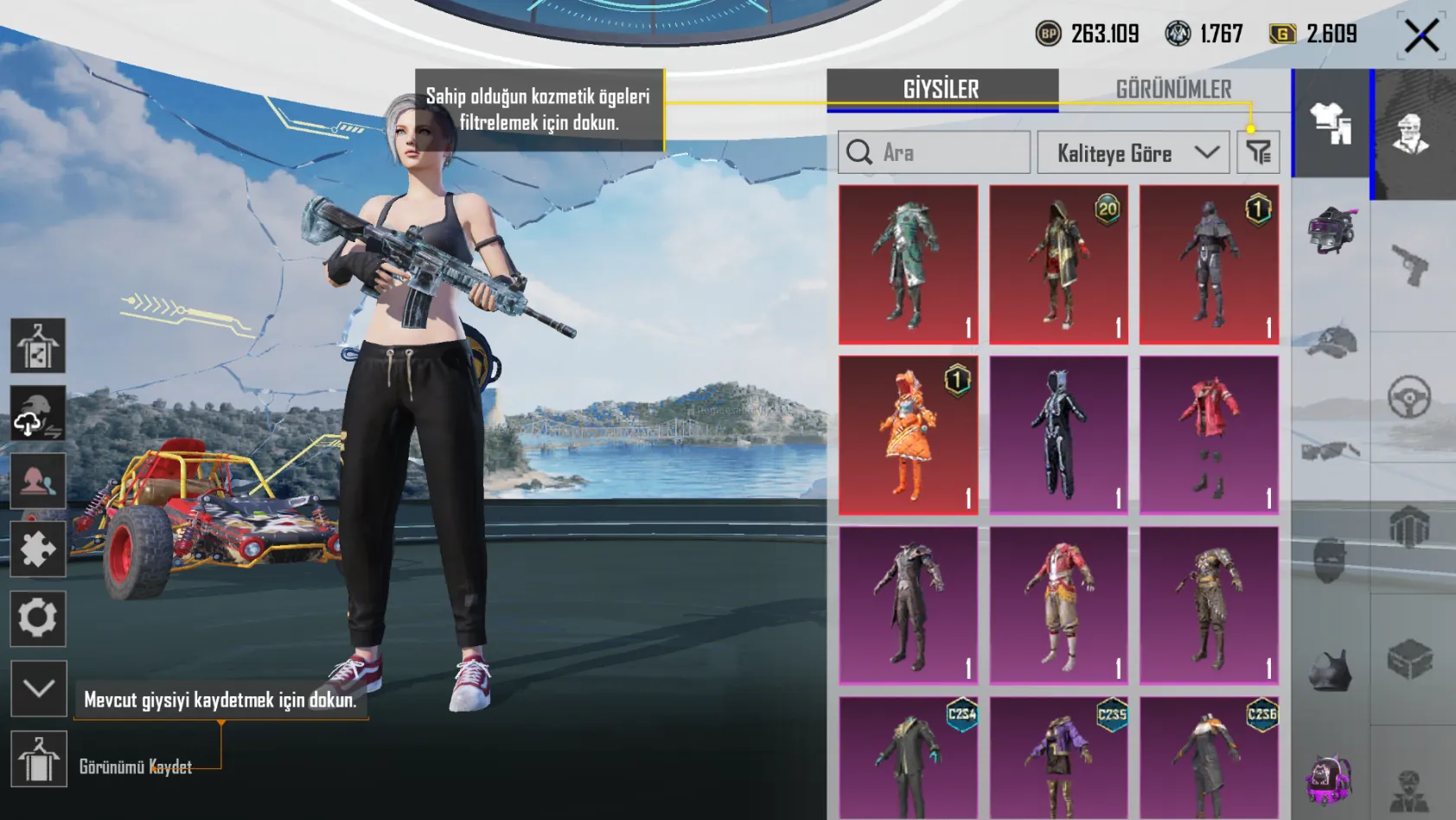The height and width of the screenshot is (820, 1456).
Task: Close the wardrobe screen with the X
Action: [1421, 35]
